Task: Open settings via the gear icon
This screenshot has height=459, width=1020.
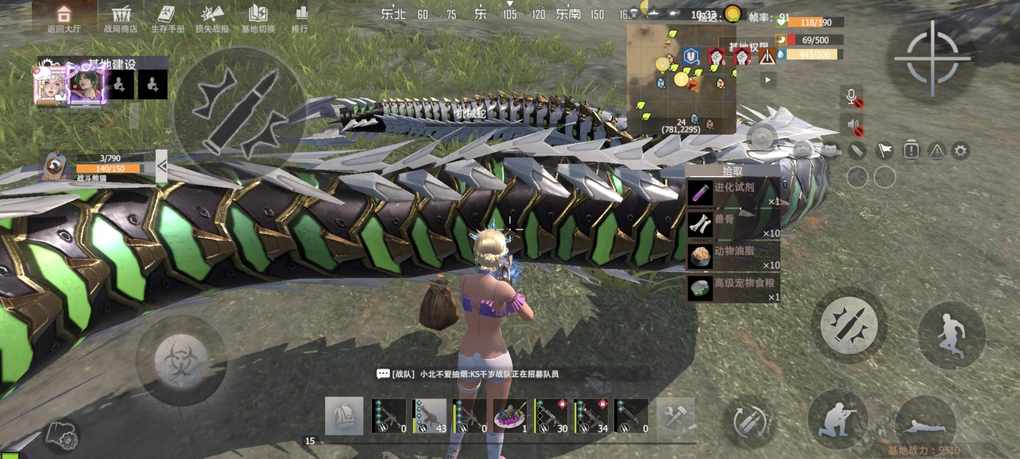Action: 960,150
